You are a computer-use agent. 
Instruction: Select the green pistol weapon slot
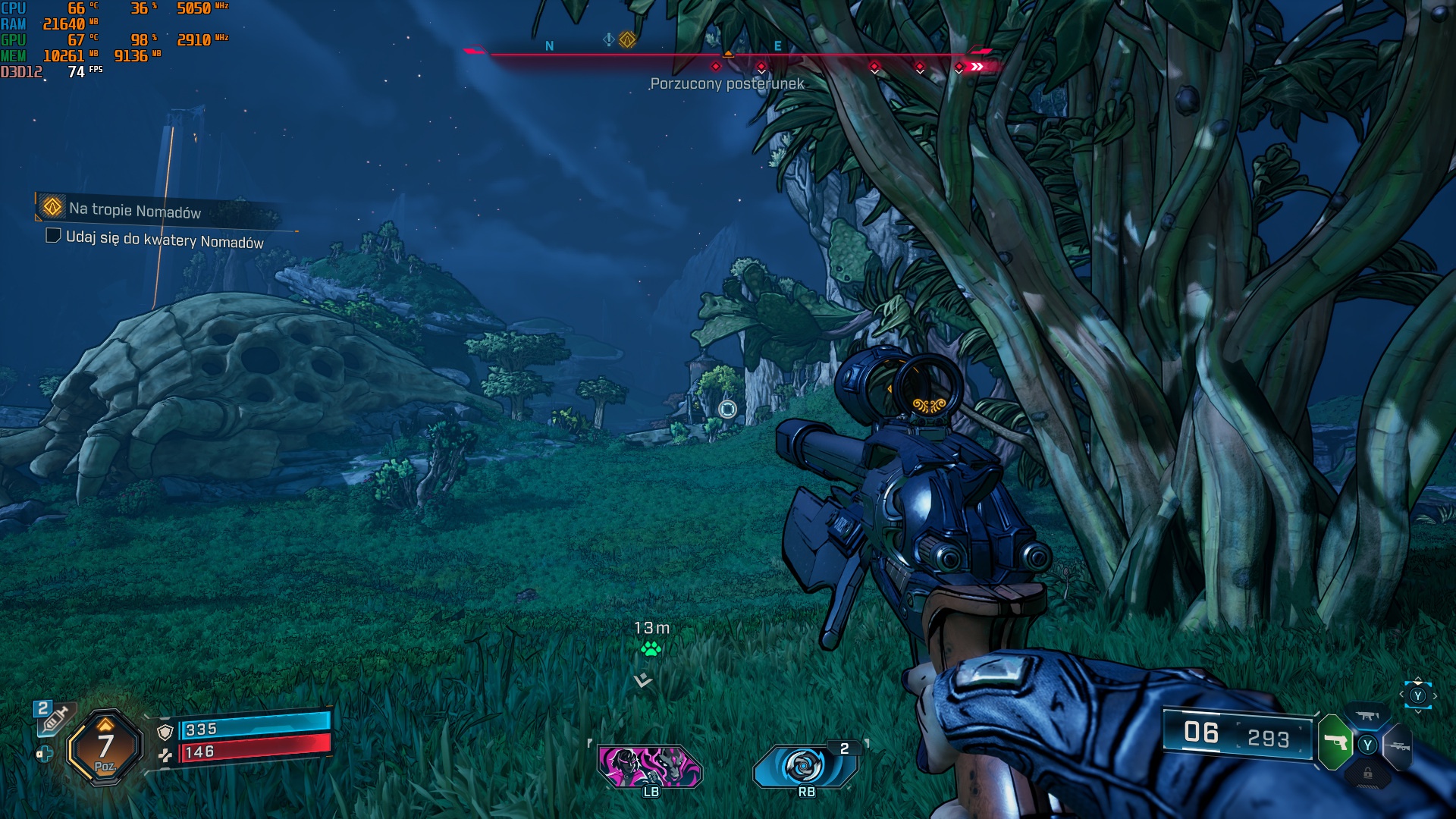(x=1335, y=742)
